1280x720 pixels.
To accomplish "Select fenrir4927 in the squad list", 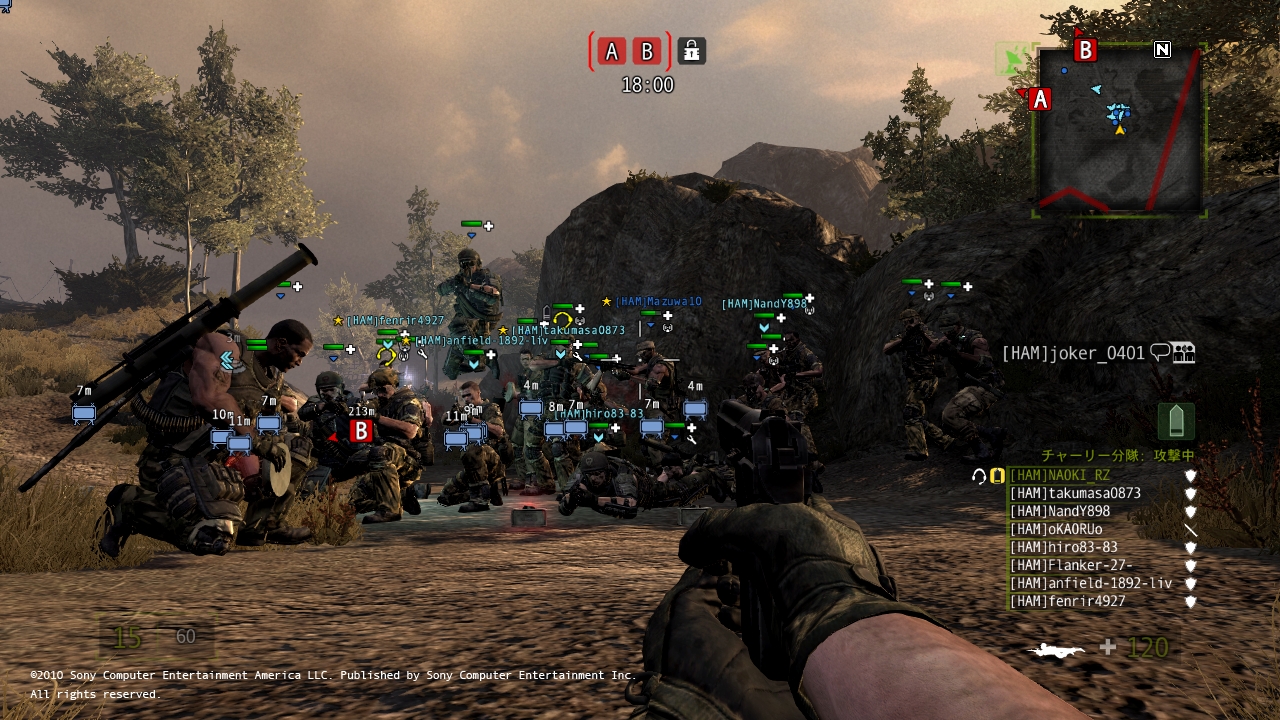I will coord(1067,602).
